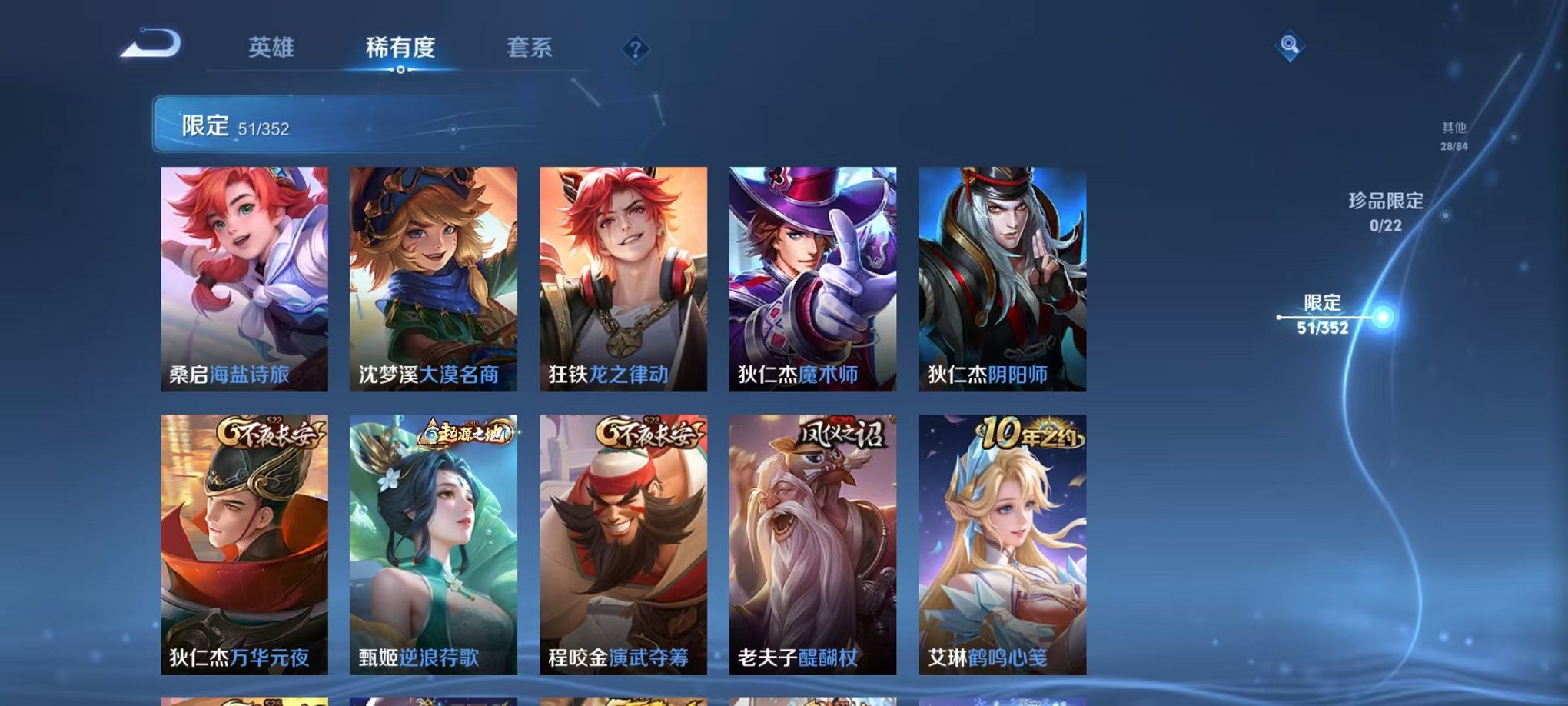Switch to the 英雄 tab

[x=272, y=48]
